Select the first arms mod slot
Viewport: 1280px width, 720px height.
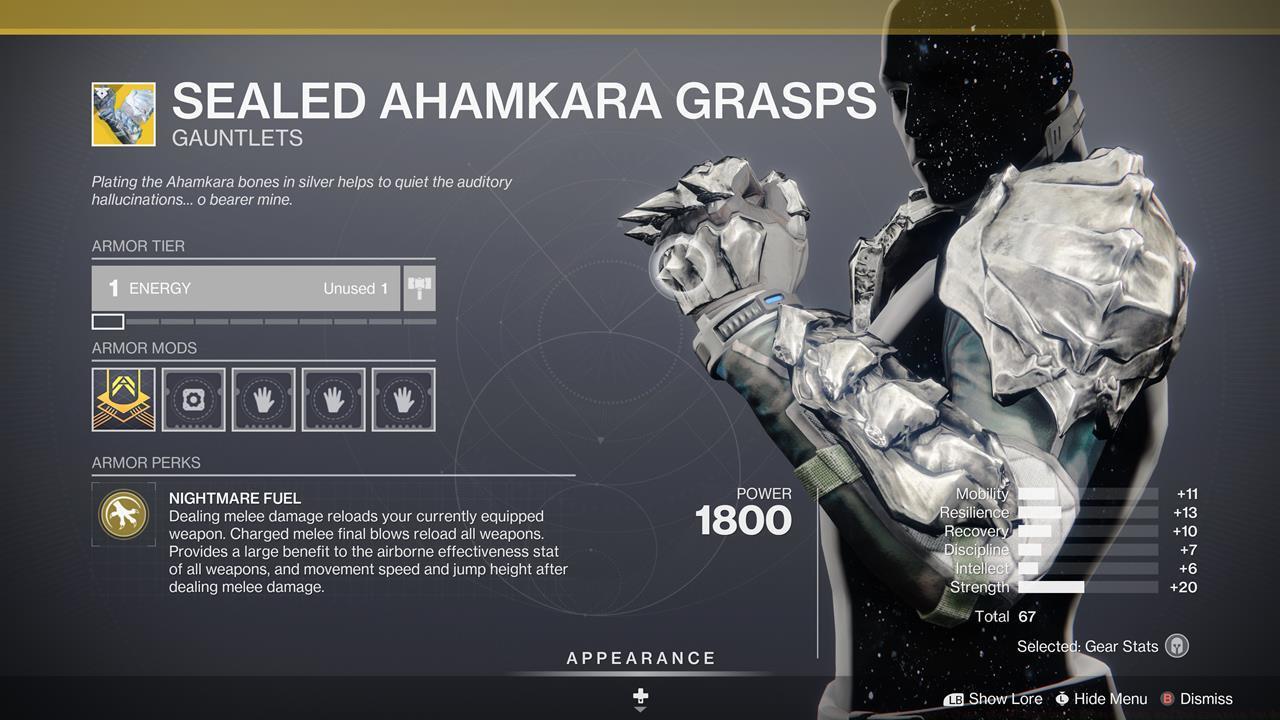click(263, 398)
